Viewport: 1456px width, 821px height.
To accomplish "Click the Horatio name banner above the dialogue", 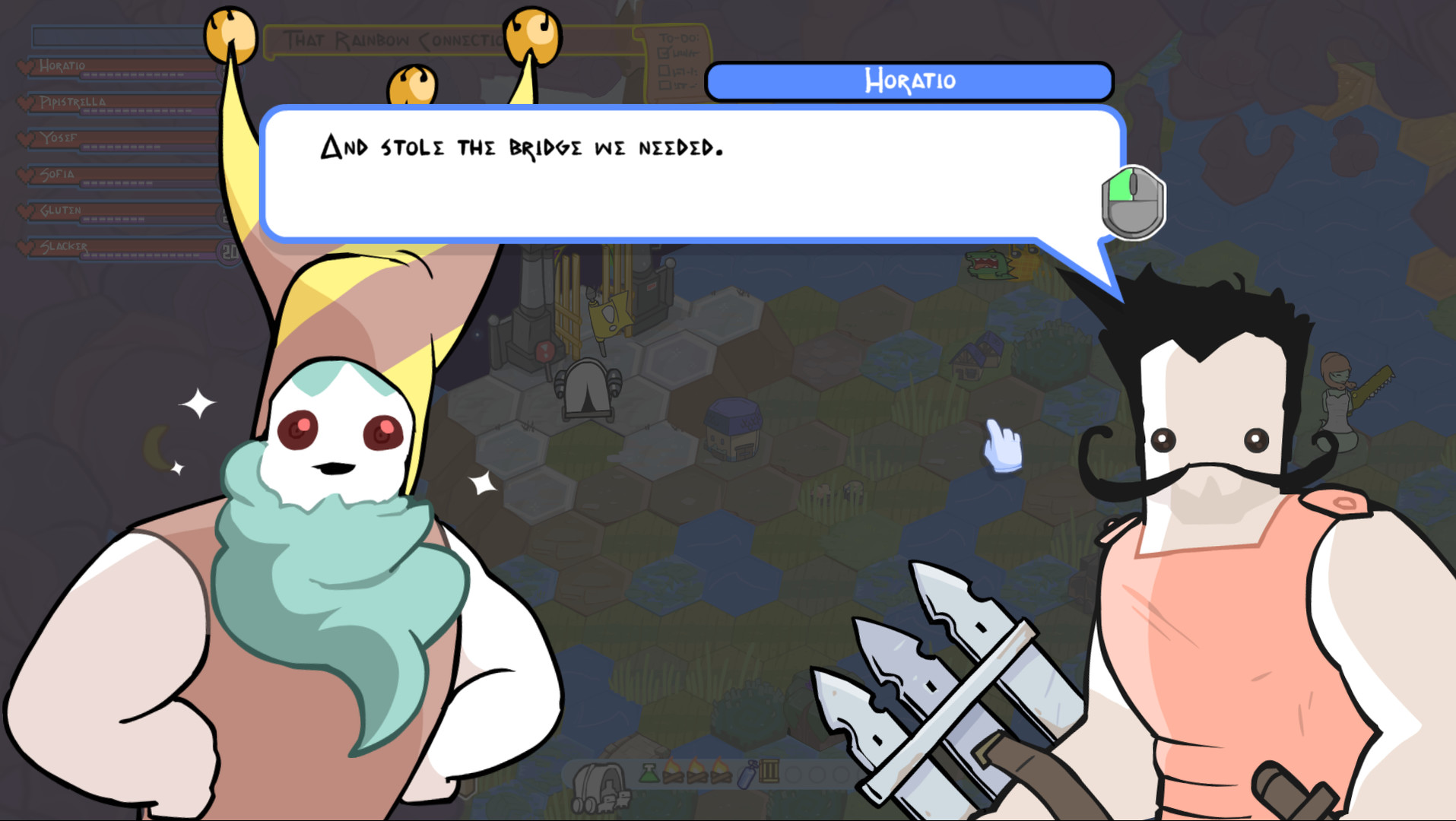I will click(910, 81).
